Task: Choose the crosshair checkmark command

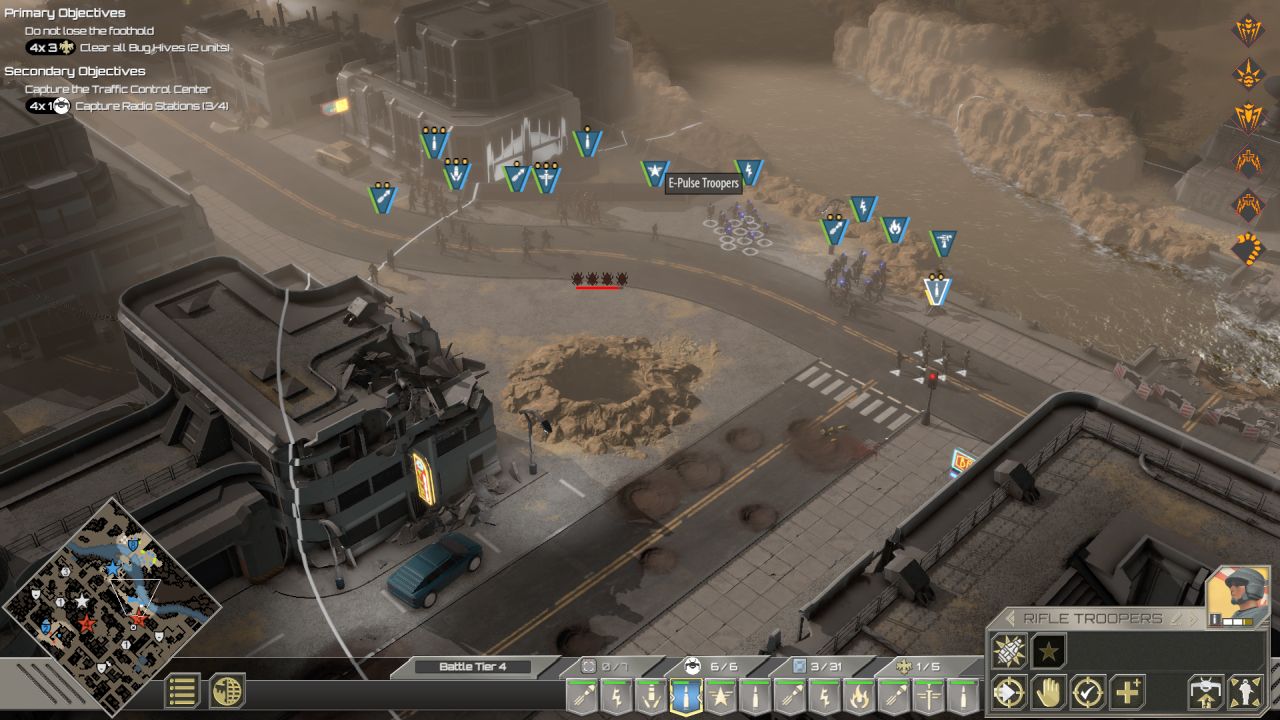Action: [x=1088, y=692]
